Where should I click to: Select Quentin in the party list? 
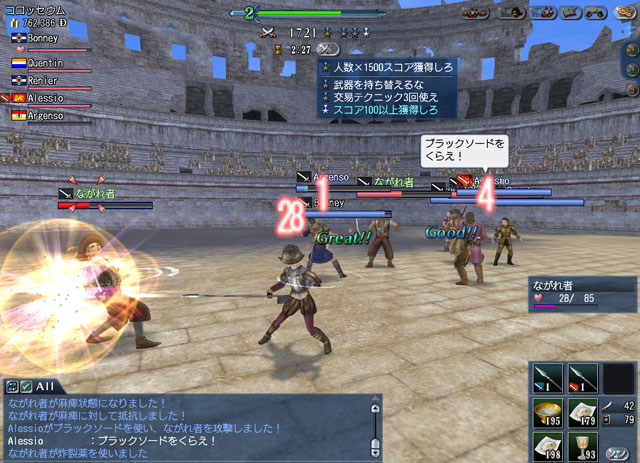click(x=44, y=61)
